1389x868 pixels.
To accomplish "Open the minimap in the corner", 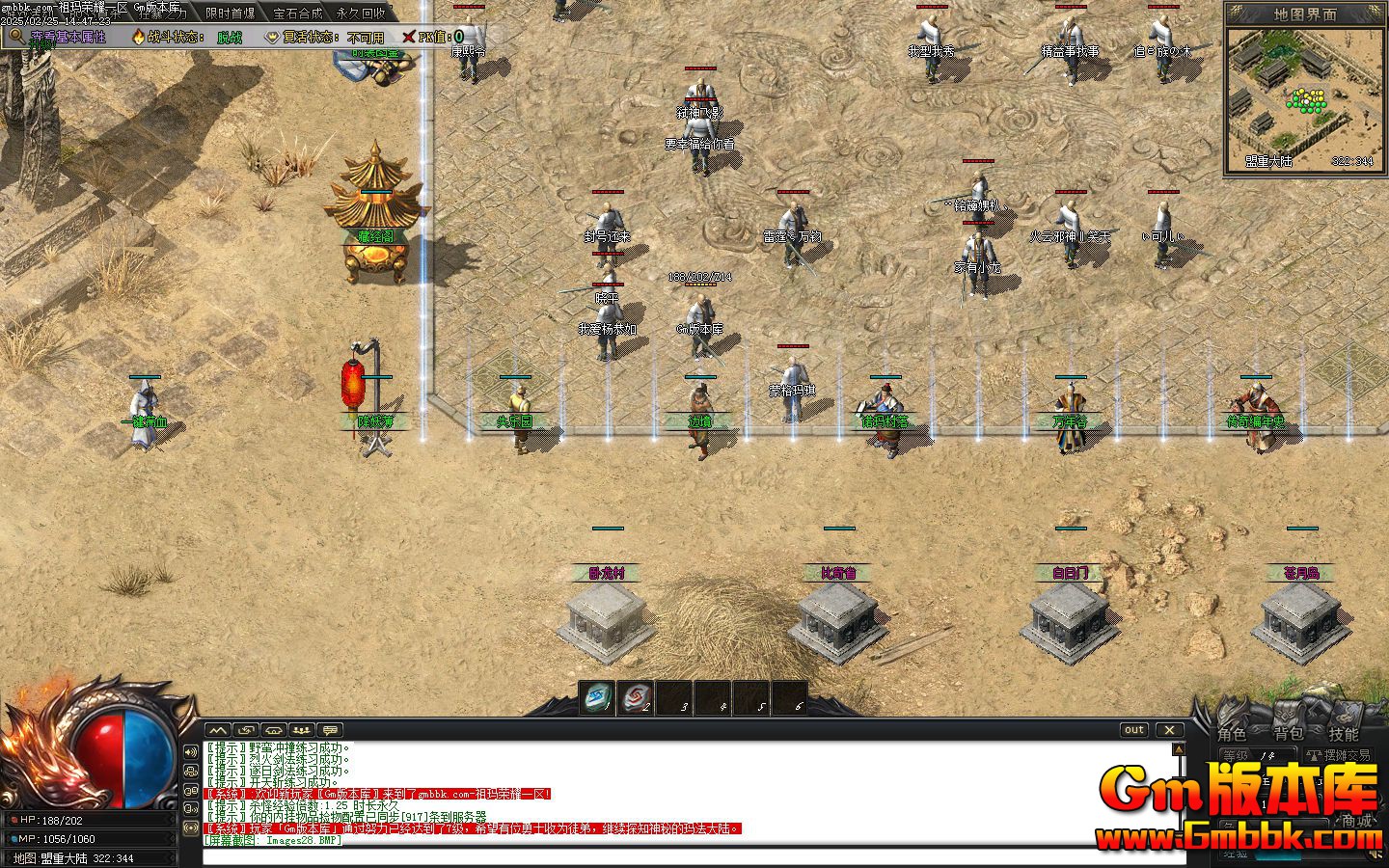I will pos(1304,97).
